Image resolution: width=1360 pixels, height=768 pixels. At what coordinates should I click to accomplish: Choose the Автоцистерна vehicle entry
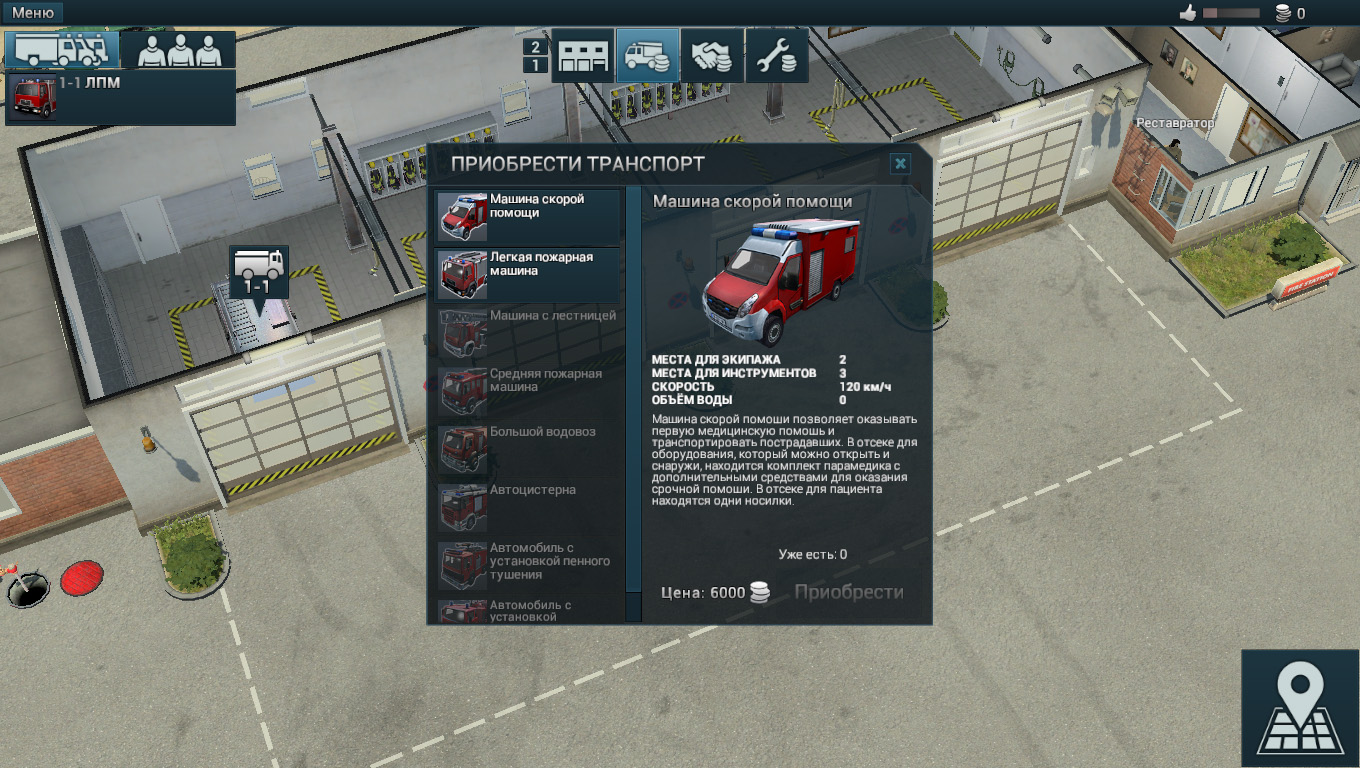(x=528, y=506)
